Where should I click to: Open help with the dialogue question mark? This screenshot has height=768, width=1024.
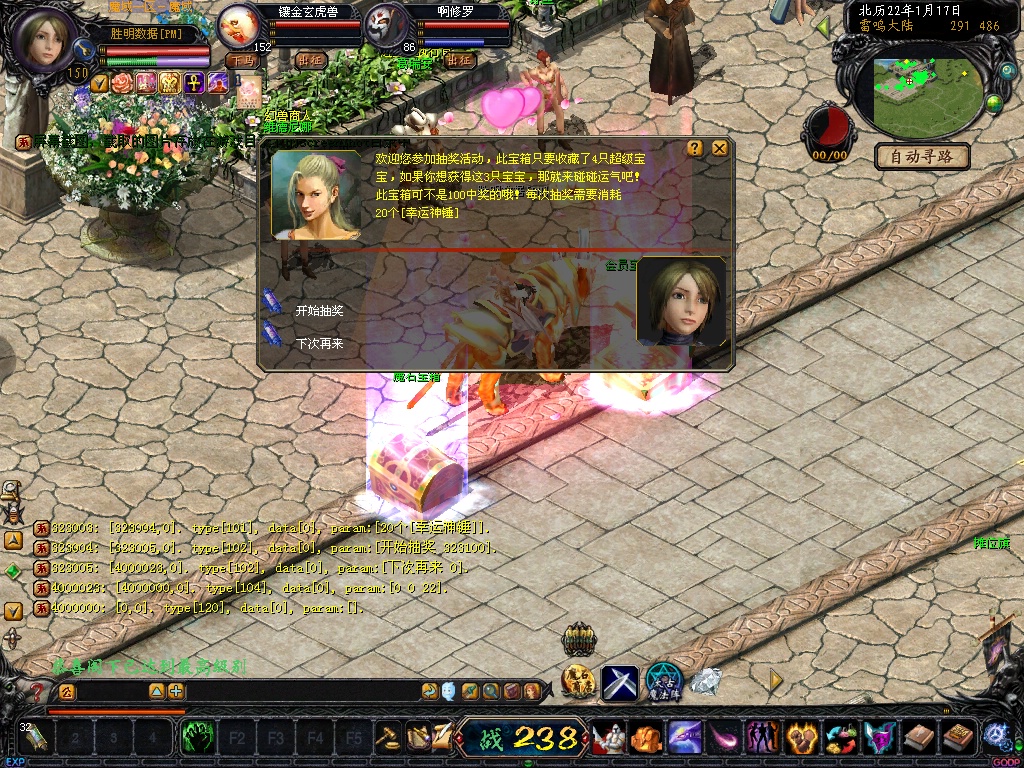pos(695,148)
